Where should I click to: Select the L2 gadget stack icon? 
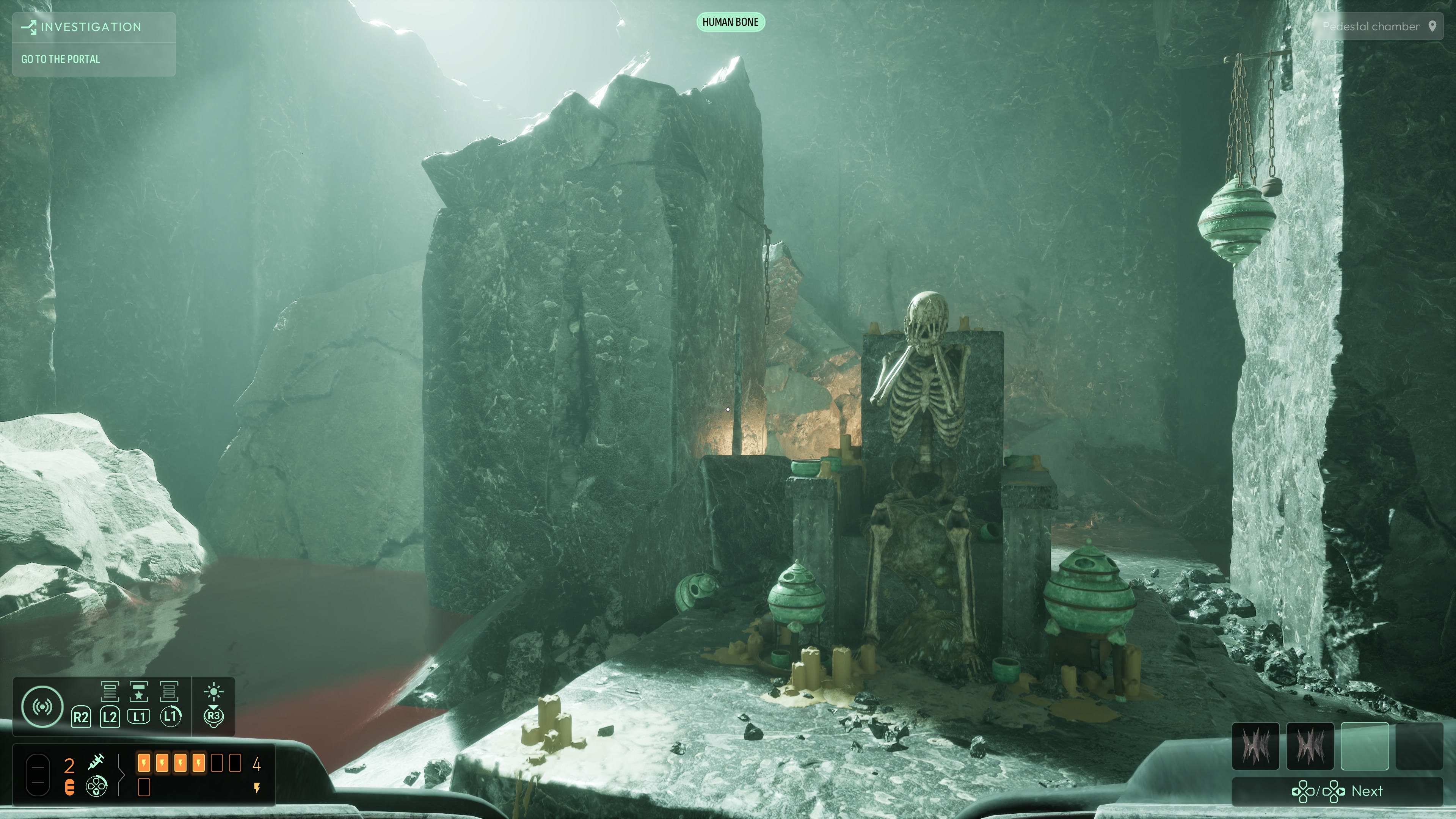click(110, 692)
